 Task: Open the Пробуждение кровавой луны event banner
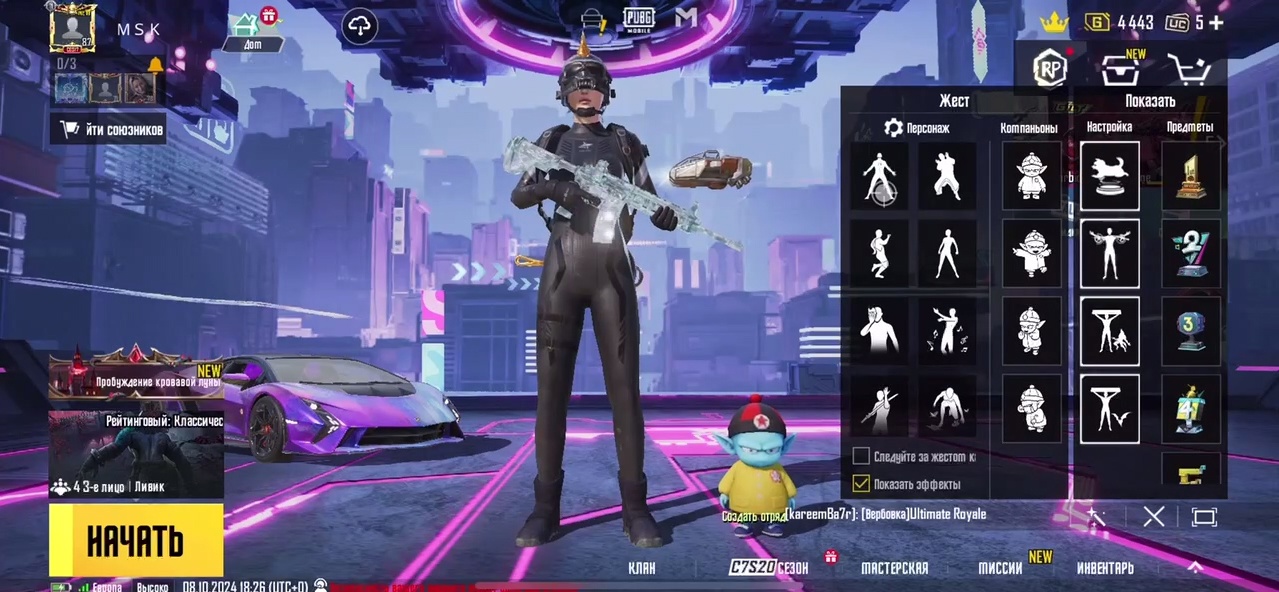pyautogui.click(x=136, y=374)
